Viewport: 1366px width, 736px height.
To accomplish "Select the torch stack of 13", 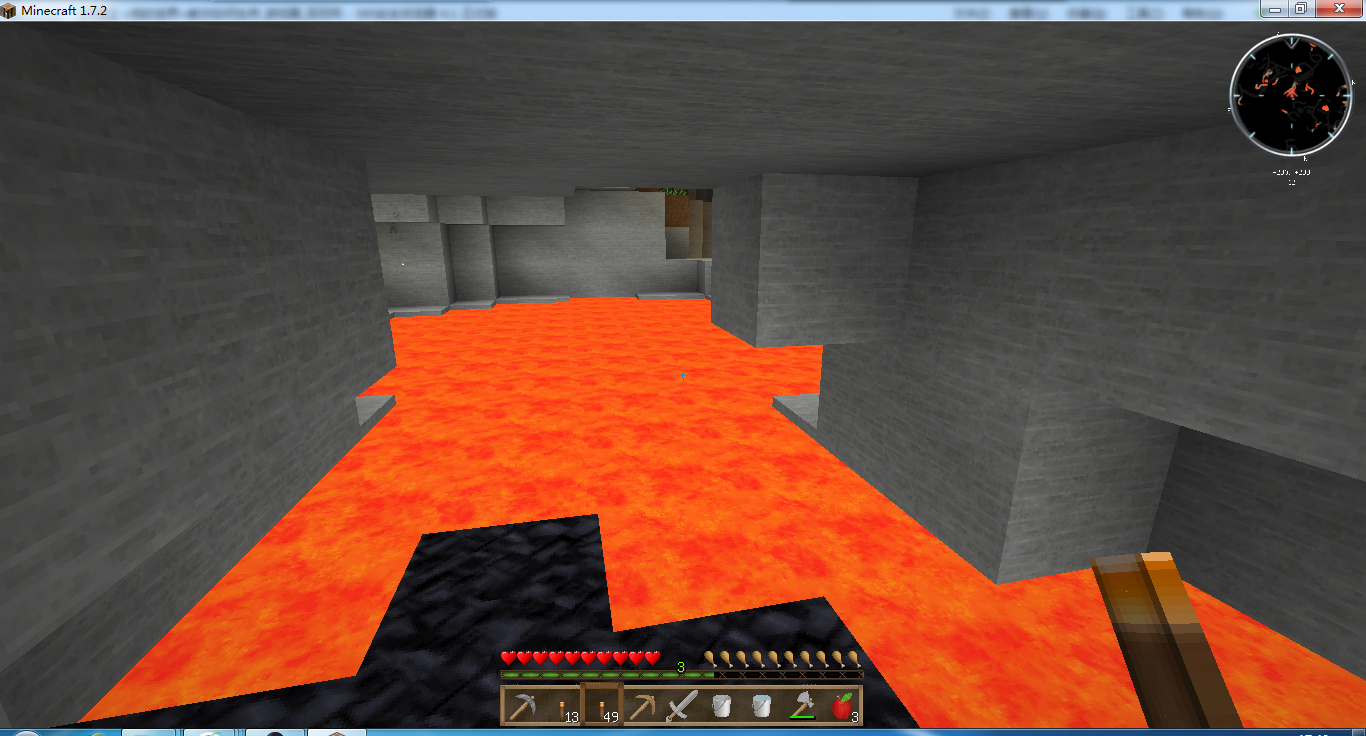I will tap(562, 706).
